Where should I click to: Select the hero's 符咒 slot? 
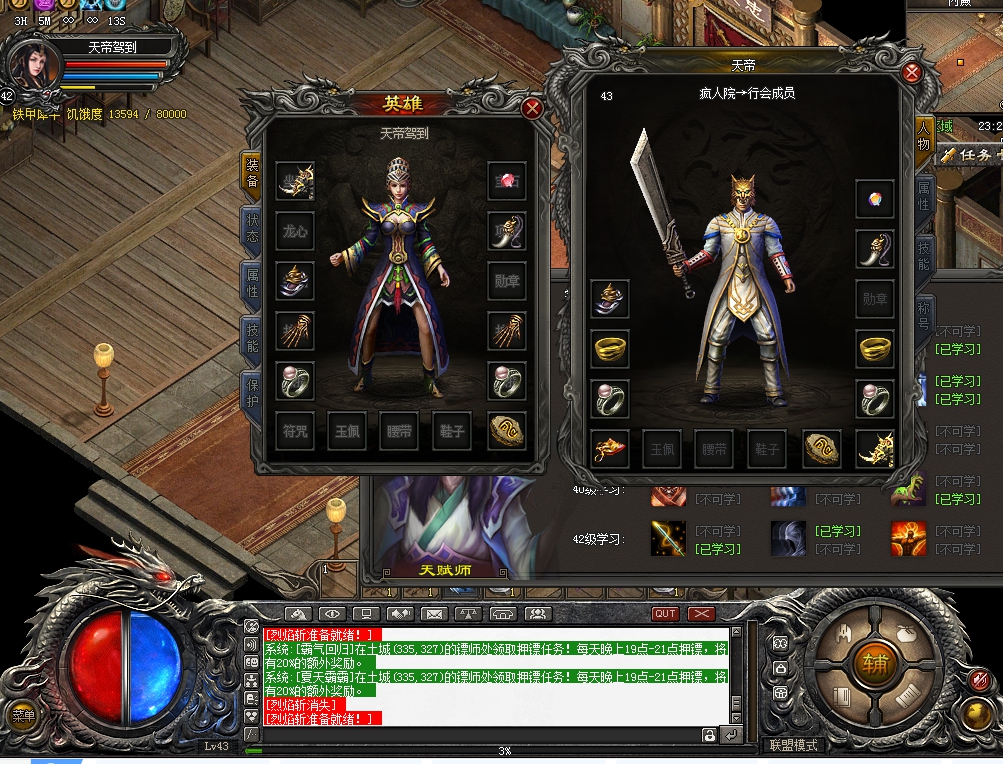click(x=295, y=432)
